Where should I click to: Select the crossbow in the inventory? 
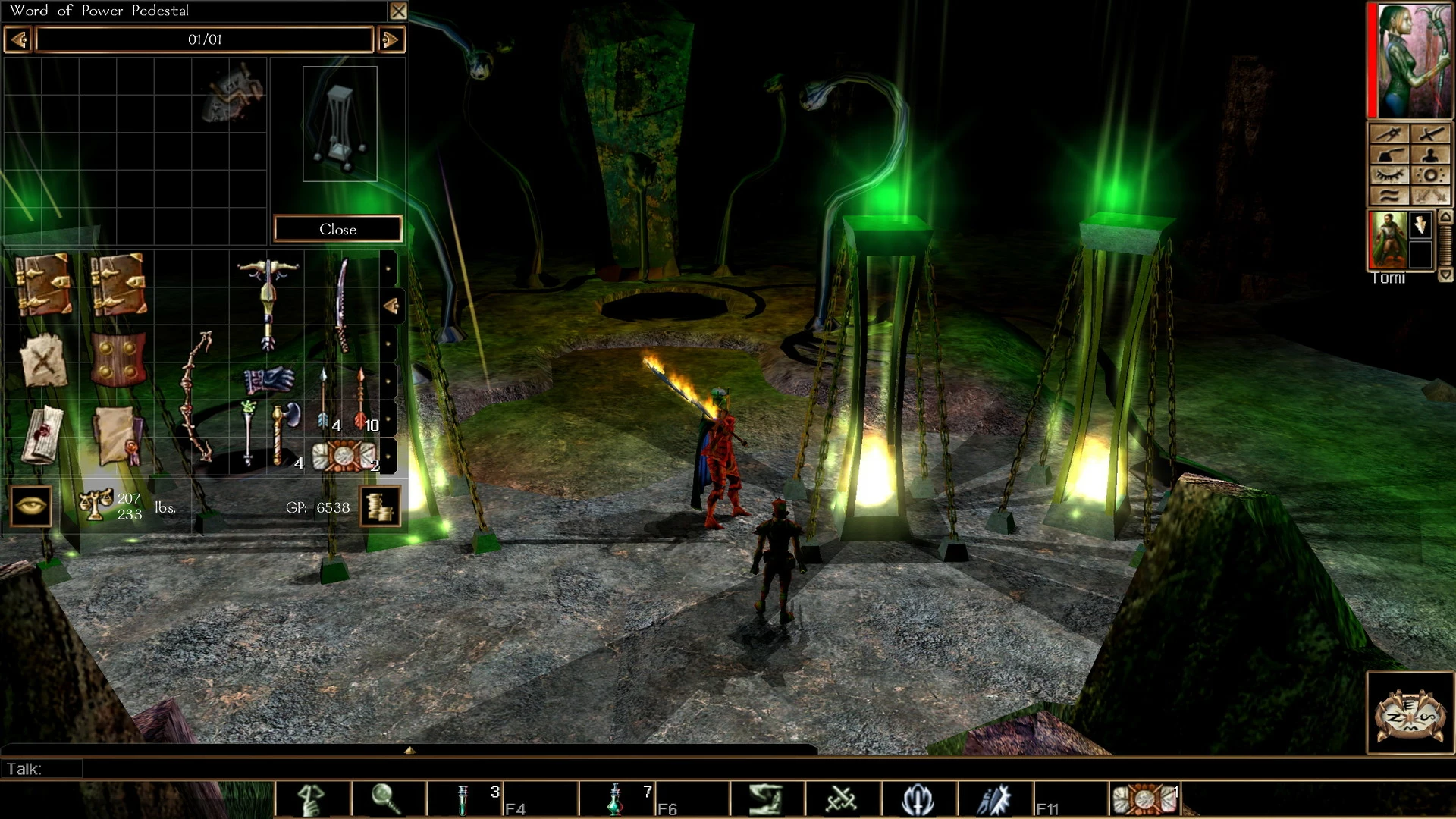[268, 303]
